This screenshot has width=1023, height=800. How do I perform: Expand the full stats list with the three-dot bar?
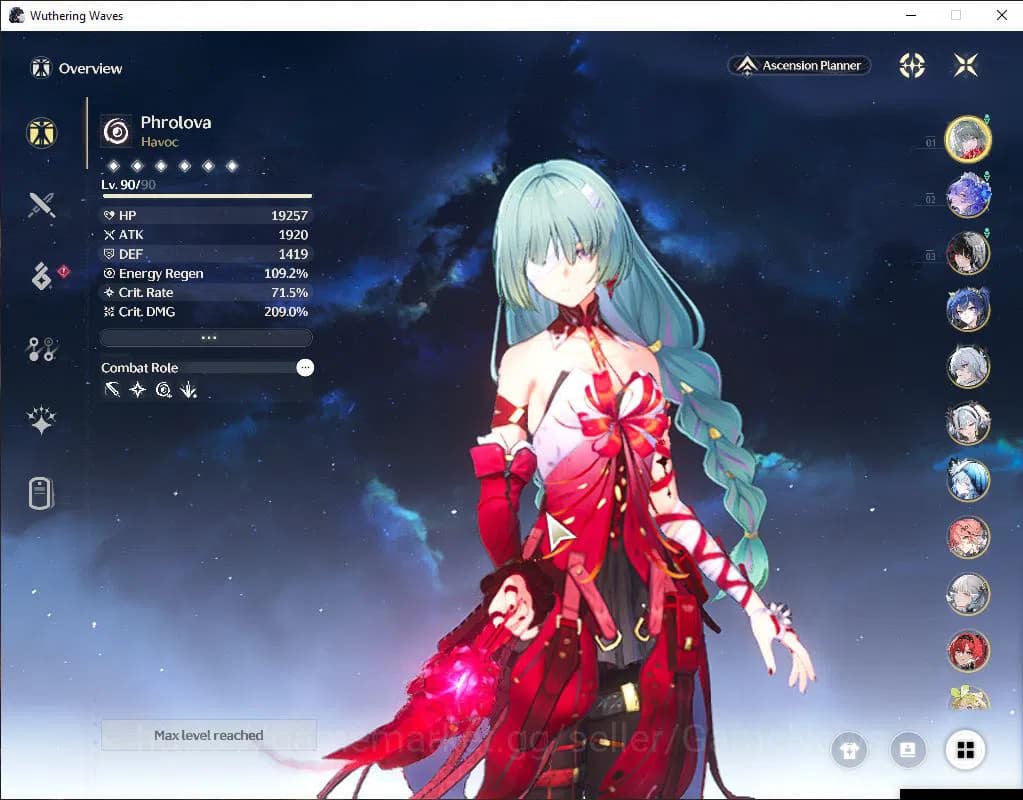point(207,338)
